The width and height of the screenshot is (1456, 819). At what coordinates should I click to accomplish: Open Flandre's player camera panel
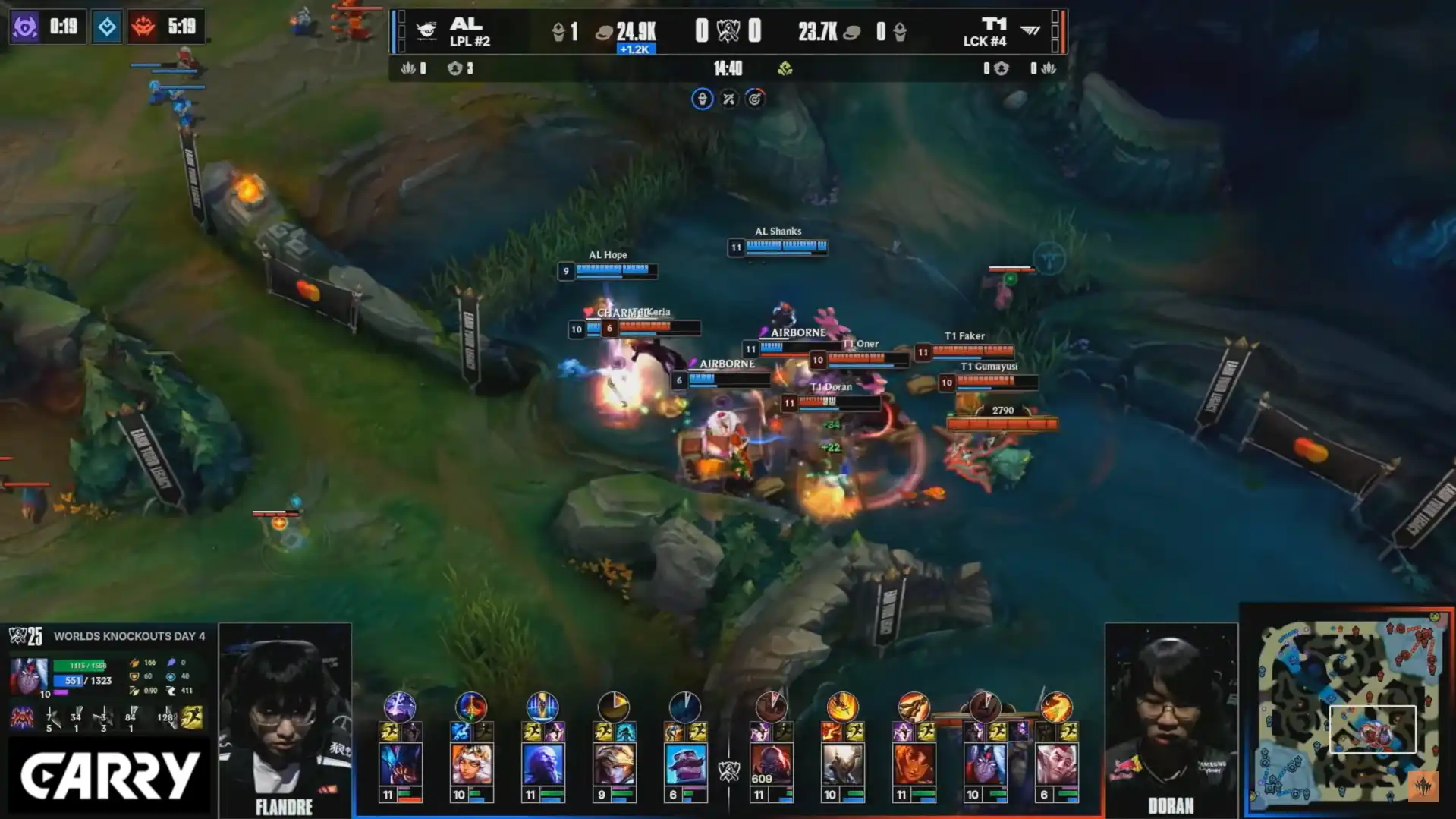point(285,717)
